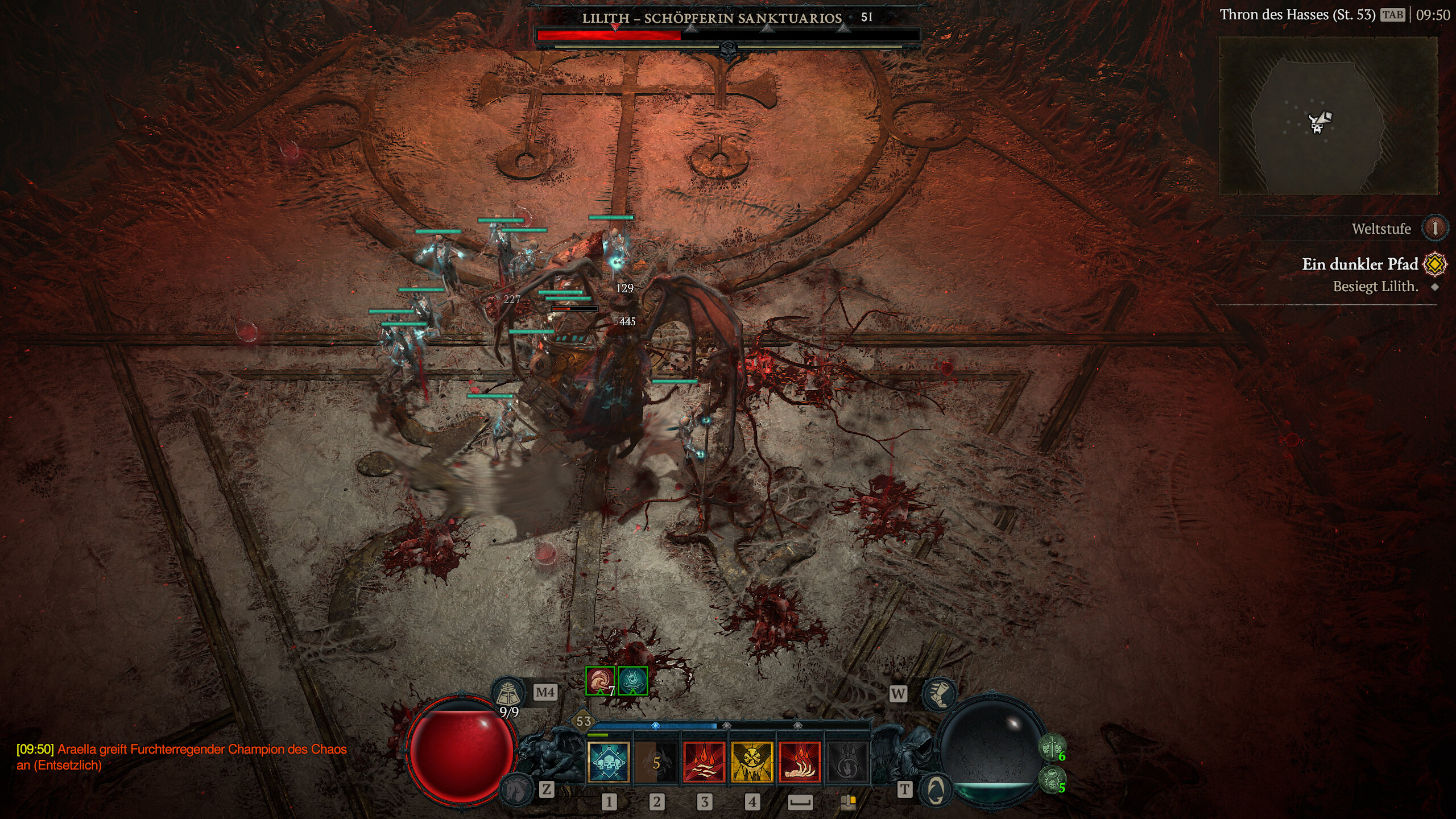Inspect the red horn buff icon
This screenshot has height=819, width=1456.
(600, 681)
